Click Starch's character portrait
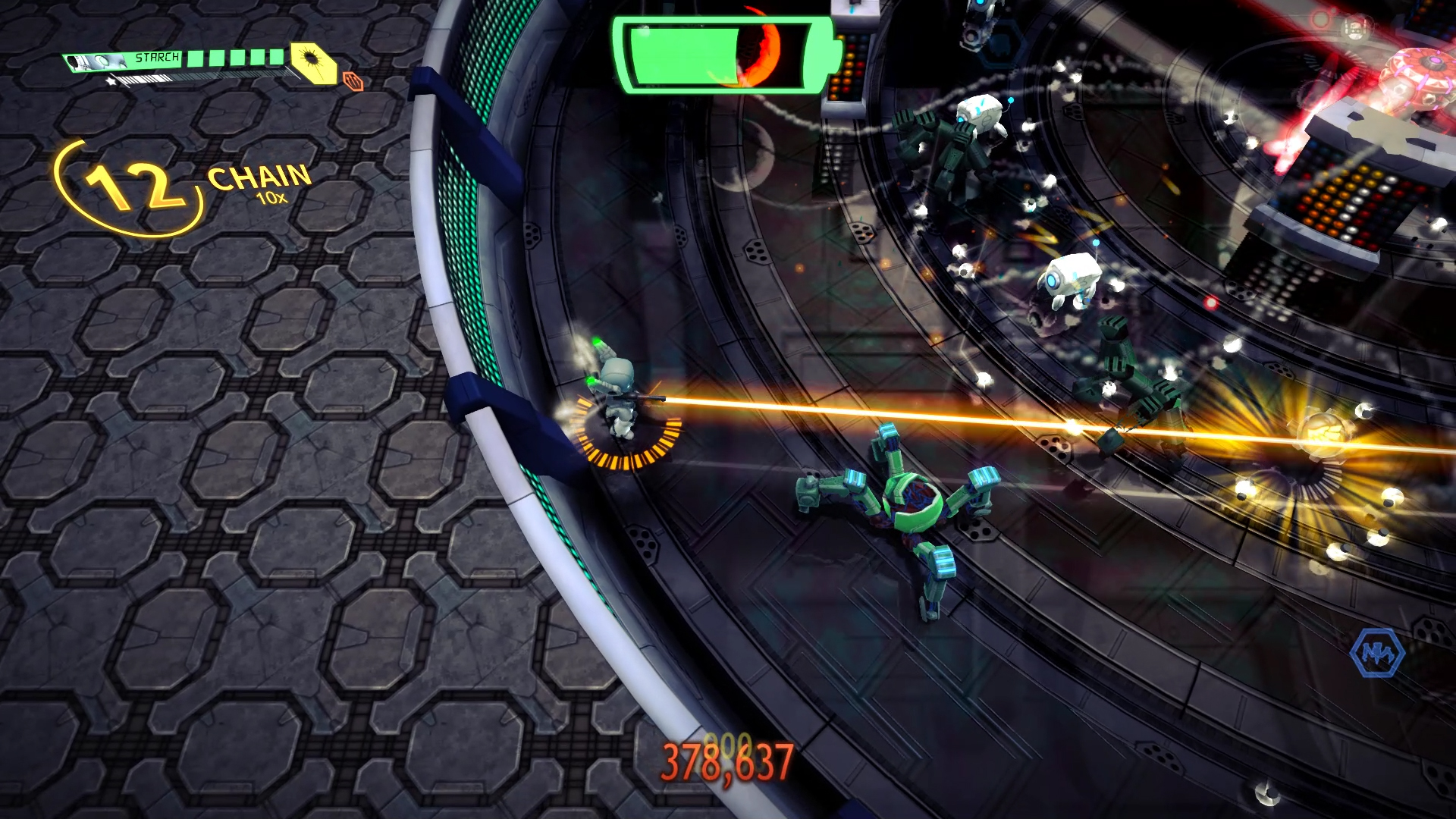Screen dimensions: 1456x819 (x=99, y=61)
